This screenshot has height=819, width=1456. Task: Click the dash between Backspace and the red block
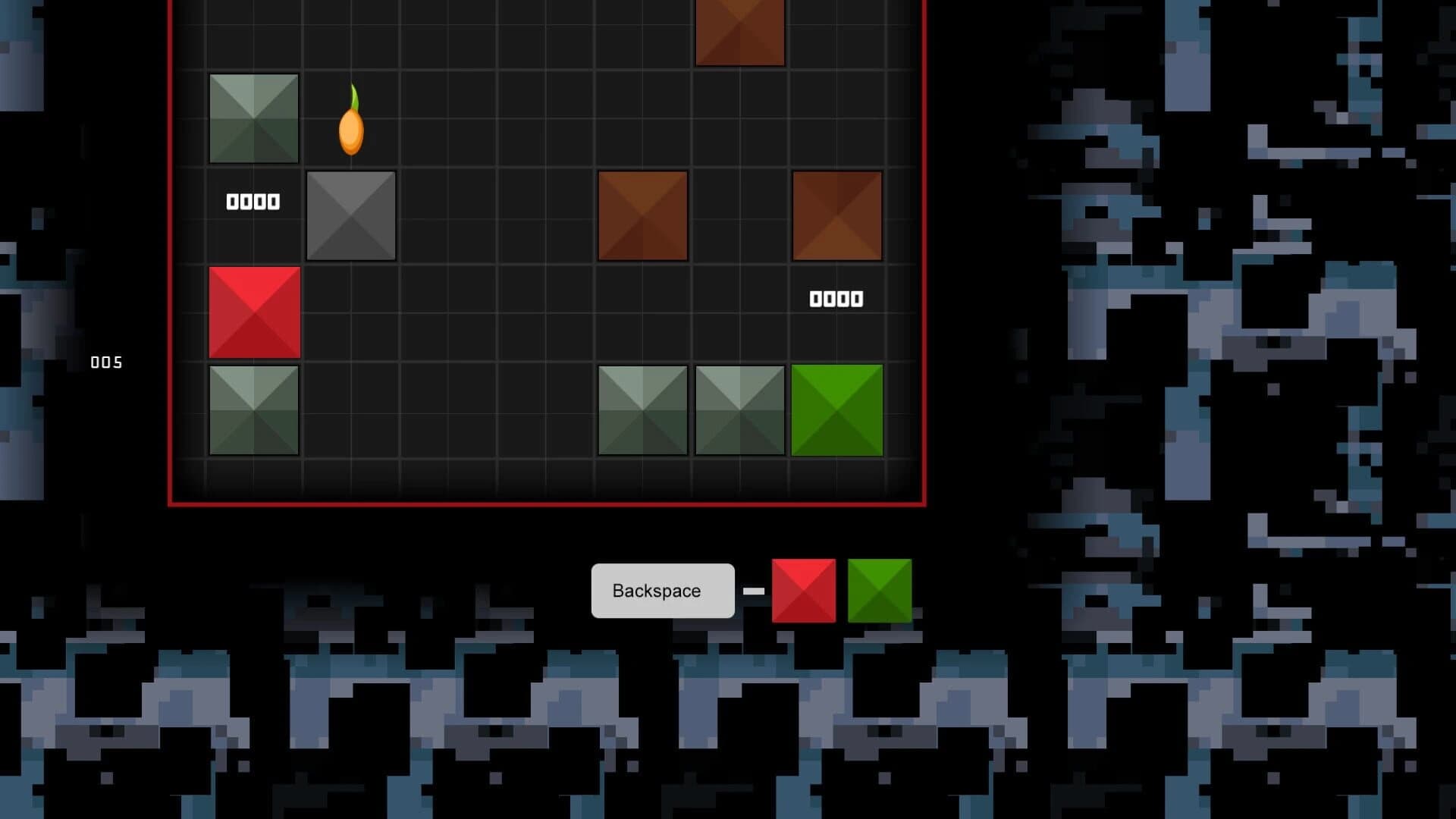coord(752,591)
